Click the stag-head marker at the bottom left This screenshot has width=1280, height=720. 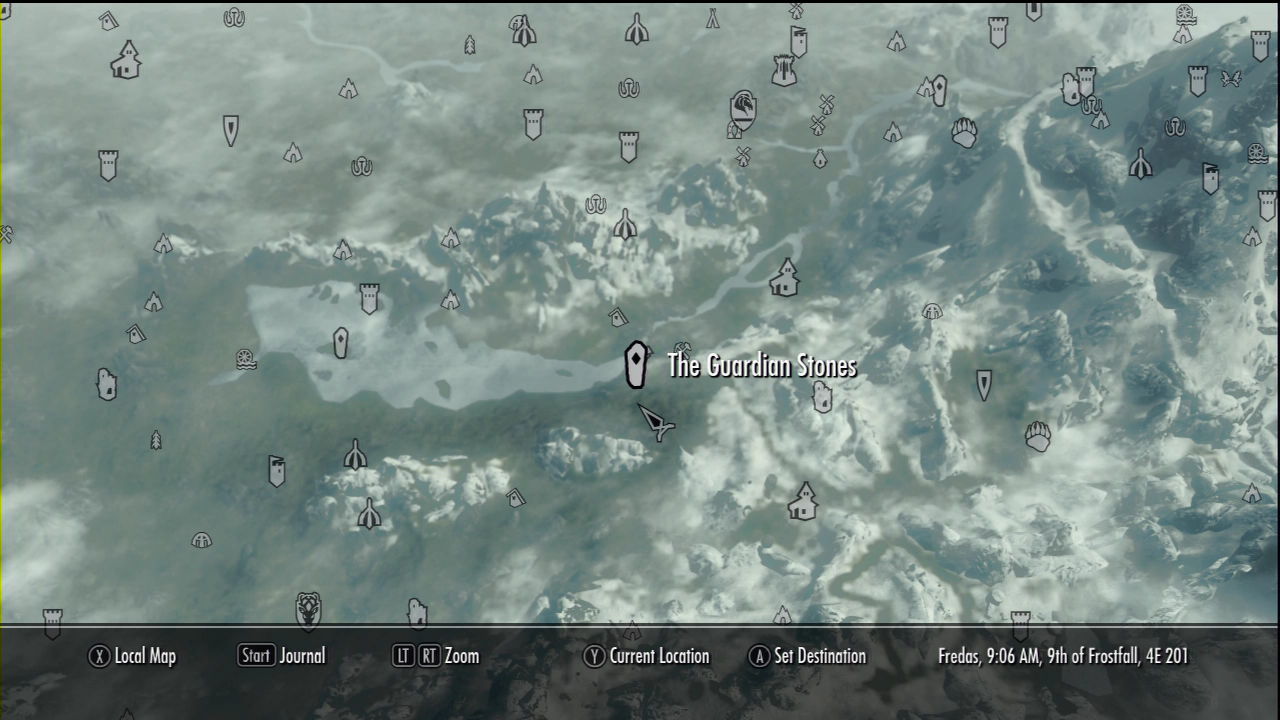(x=307, y=608)
